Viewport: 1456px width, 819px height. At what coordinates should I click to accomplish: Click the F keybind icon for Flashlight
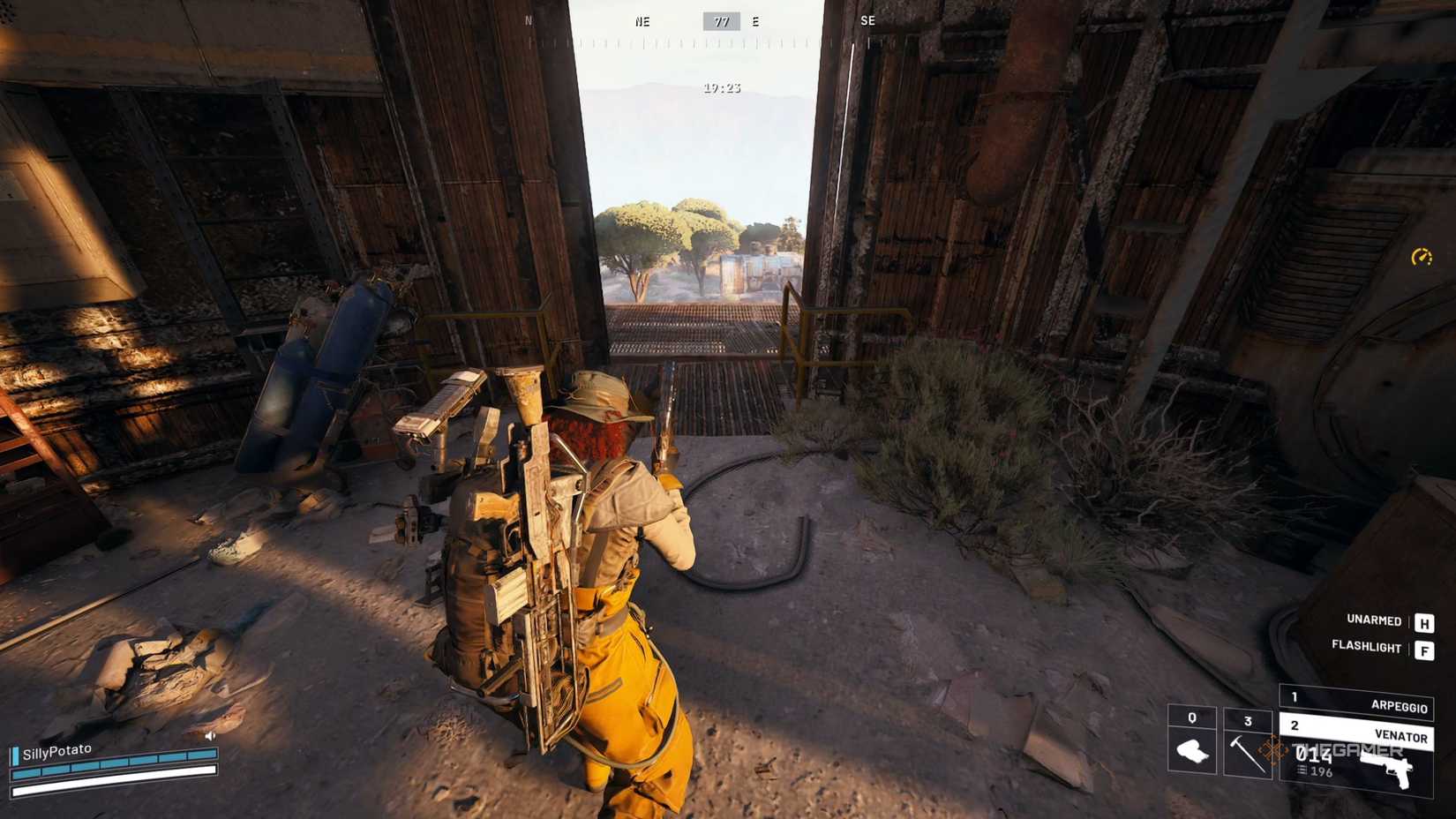pyautogui.click(x=1425, y=650)
